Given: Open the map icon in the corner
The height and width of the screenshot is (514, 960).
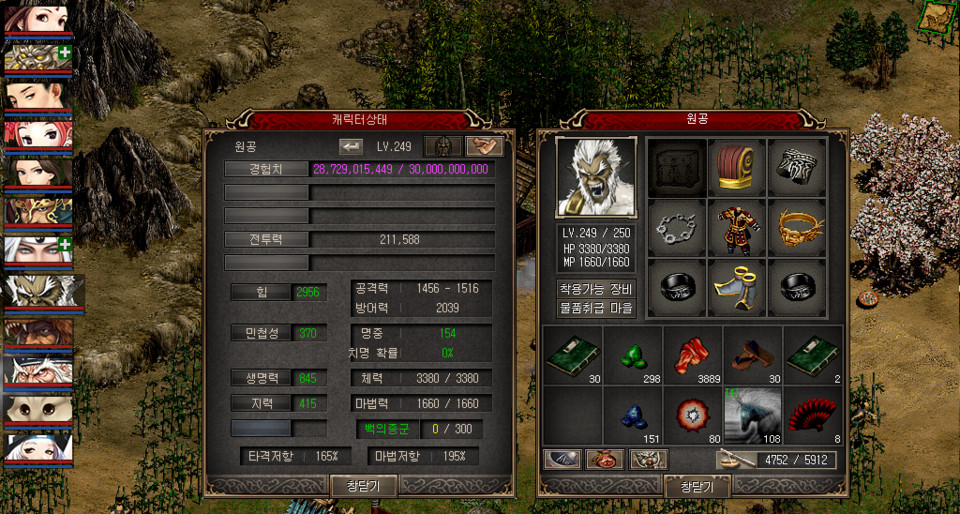Looking at the screenshot, I should click(x=938, y=15).
